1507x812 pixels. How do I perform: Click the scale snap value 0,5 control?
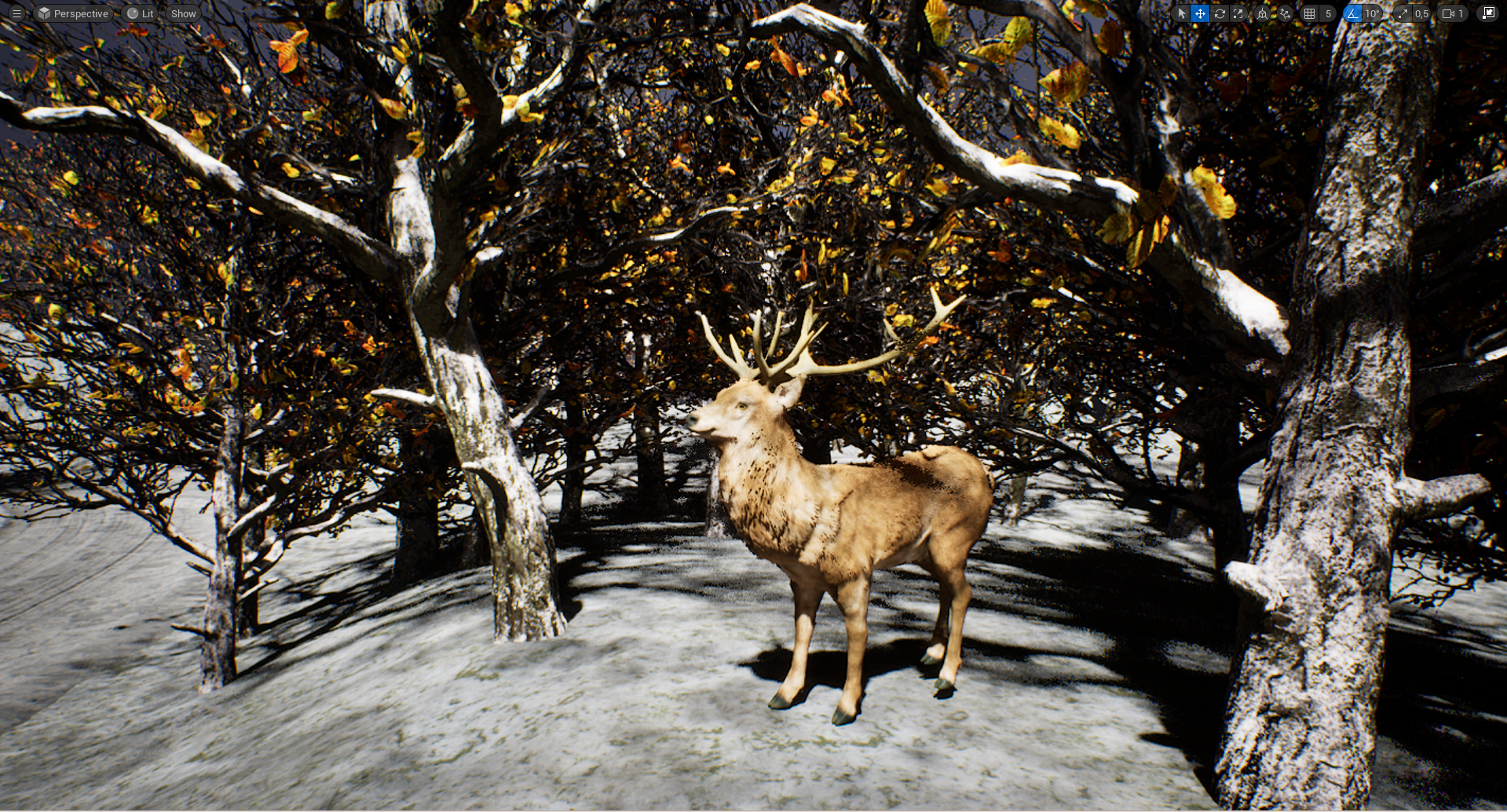pyautogui.click(x=1421, y=13)
